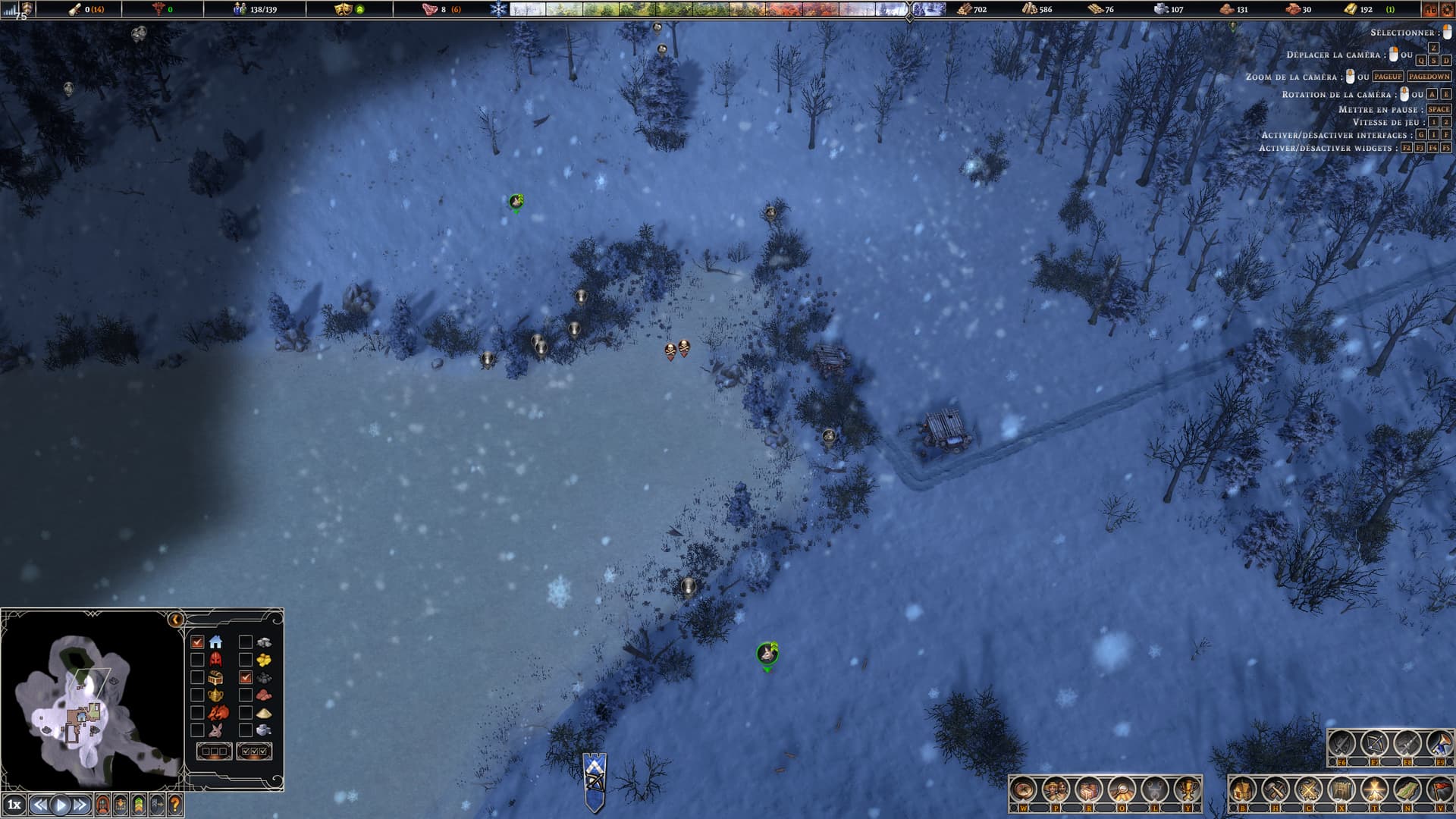Enable the gold ore filter checkbox
This screenshot has height=819, width=1456.
[245, 660]
